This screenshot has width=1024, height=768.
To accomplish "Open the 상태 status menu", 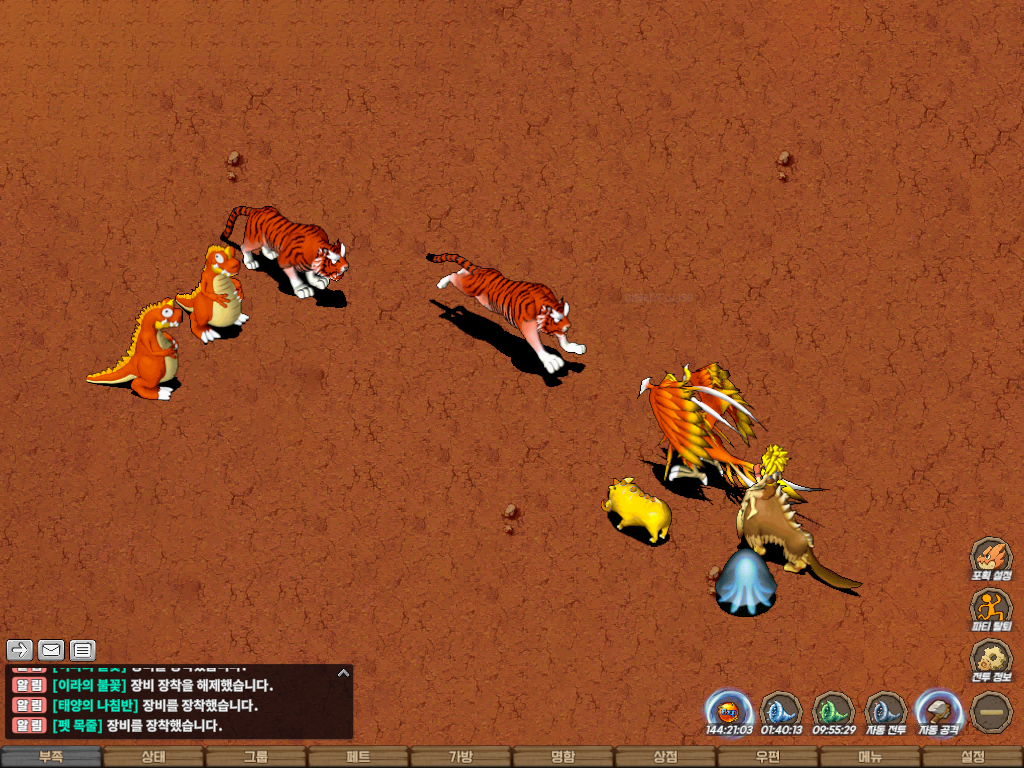I will coord(153,757).
